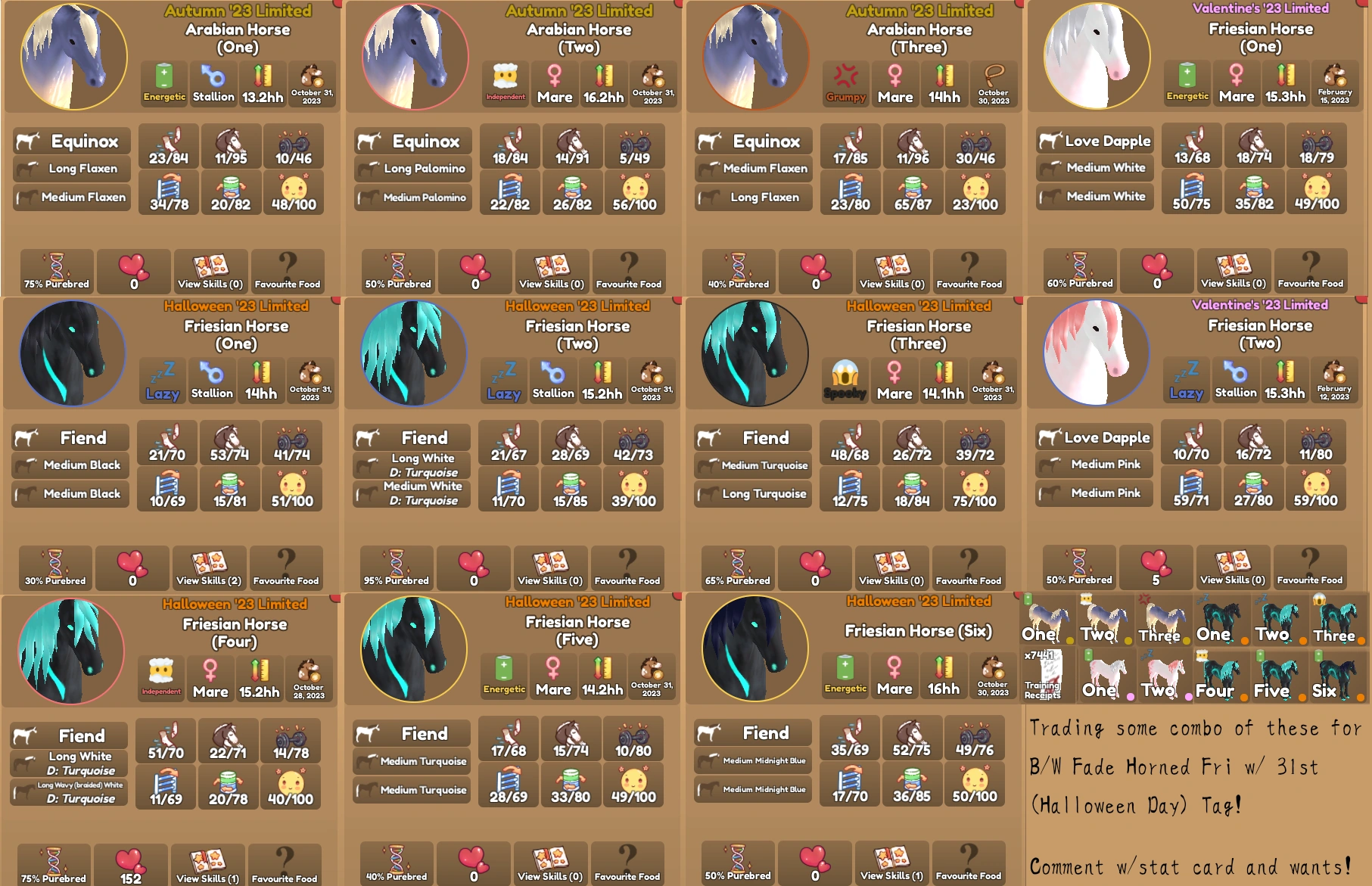The image size is (1372, 886).
Task: Click the February 15 whip tag on Friesian One
Action: [x=1336, y=84]
